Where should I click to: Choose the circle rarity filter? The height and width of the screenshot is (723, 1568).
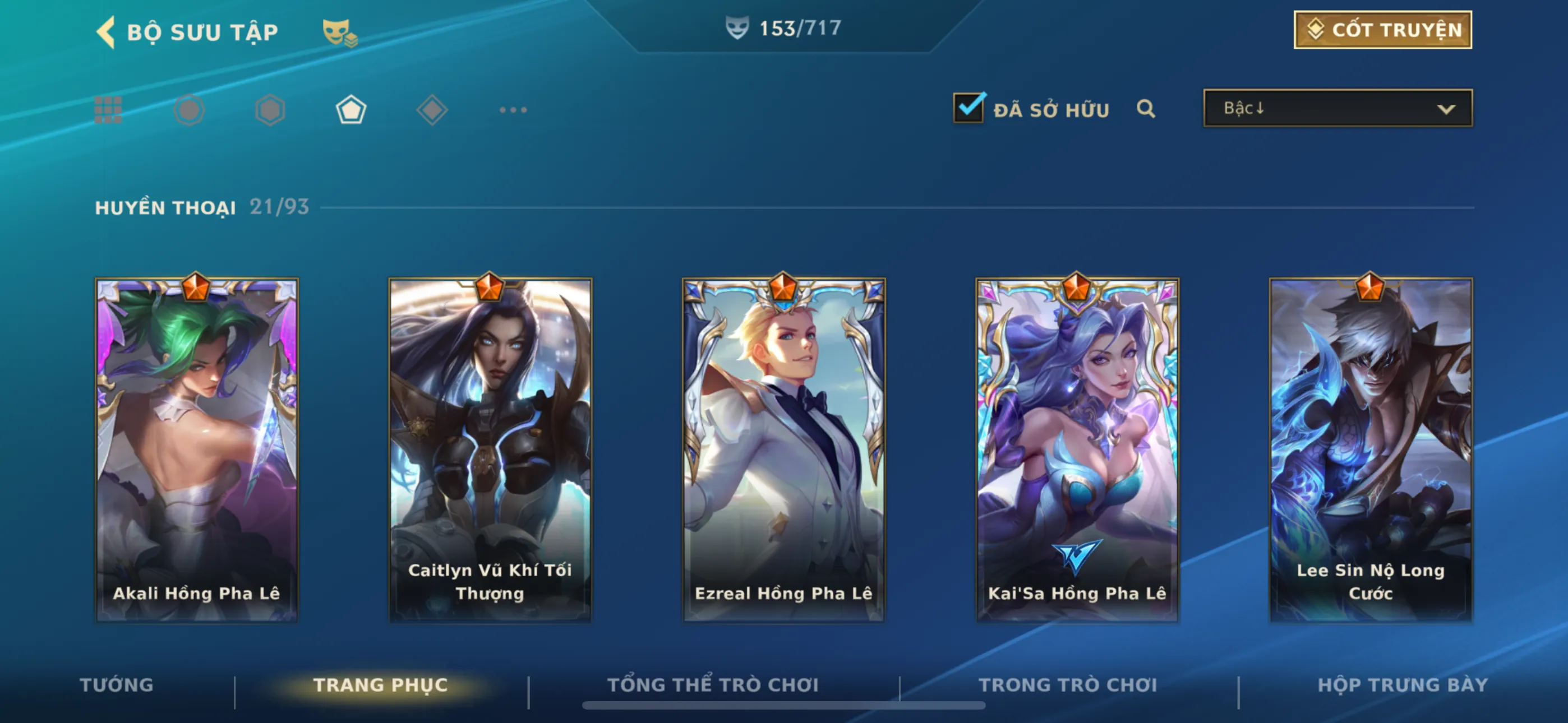tap(188, 110)
